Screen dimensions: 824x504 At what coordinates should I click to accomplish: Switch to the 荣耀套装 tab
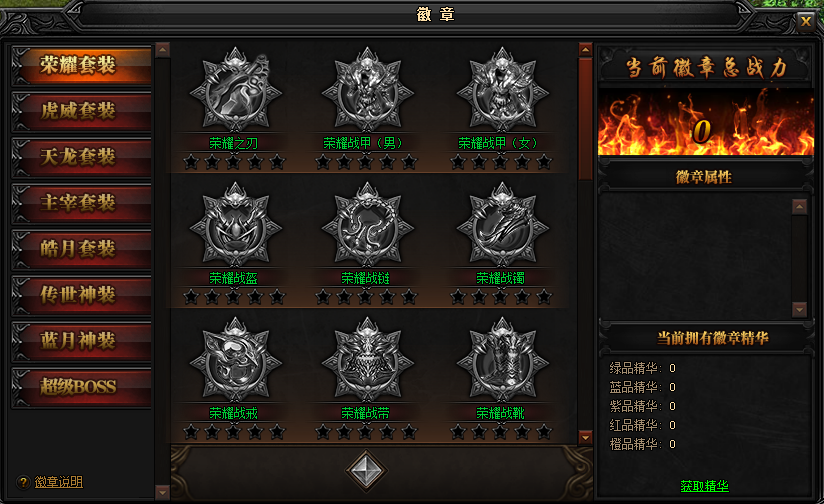pos(80,65)
